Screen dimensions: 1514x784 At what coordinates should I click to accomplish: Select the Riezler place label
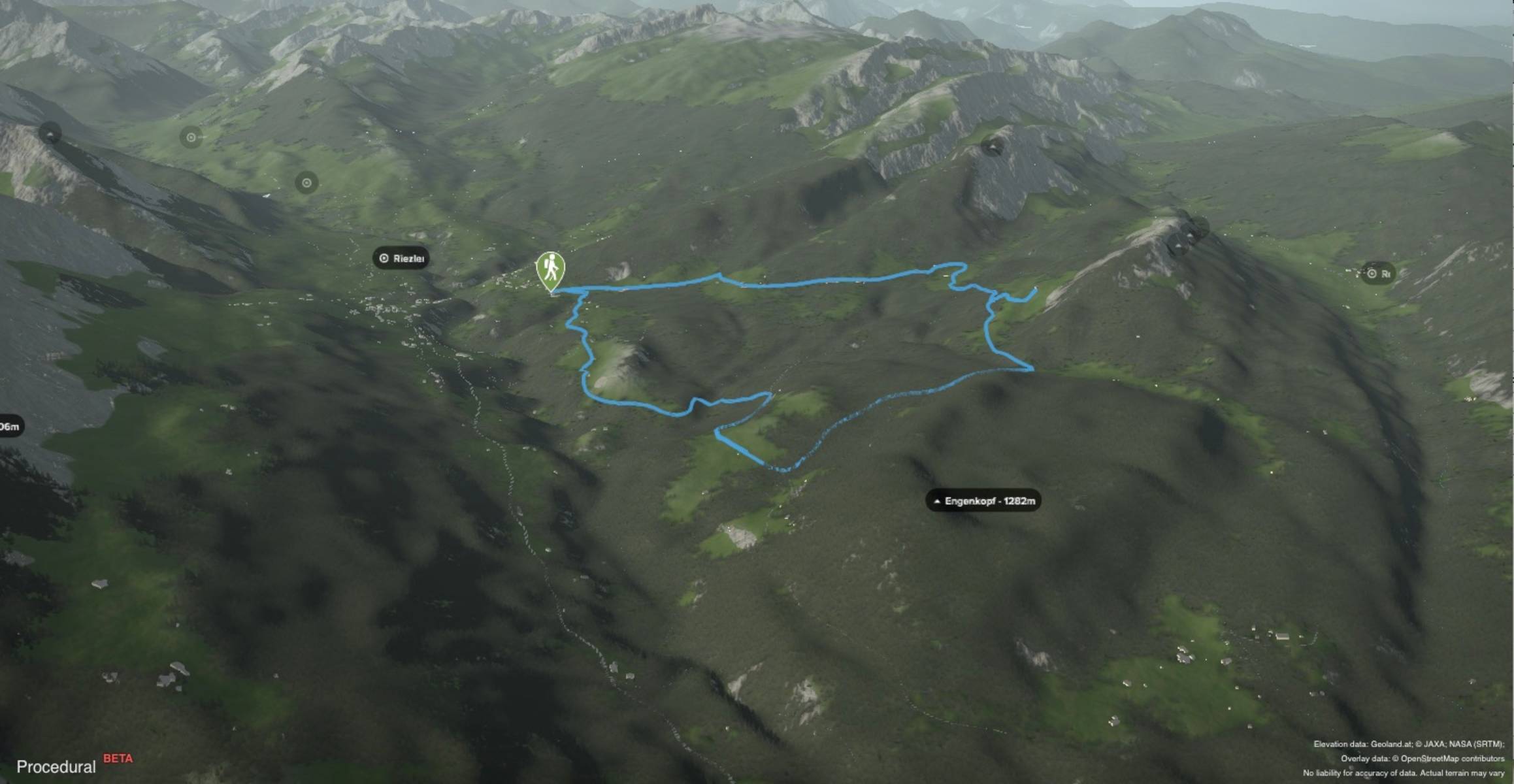[x=402, y=258]
